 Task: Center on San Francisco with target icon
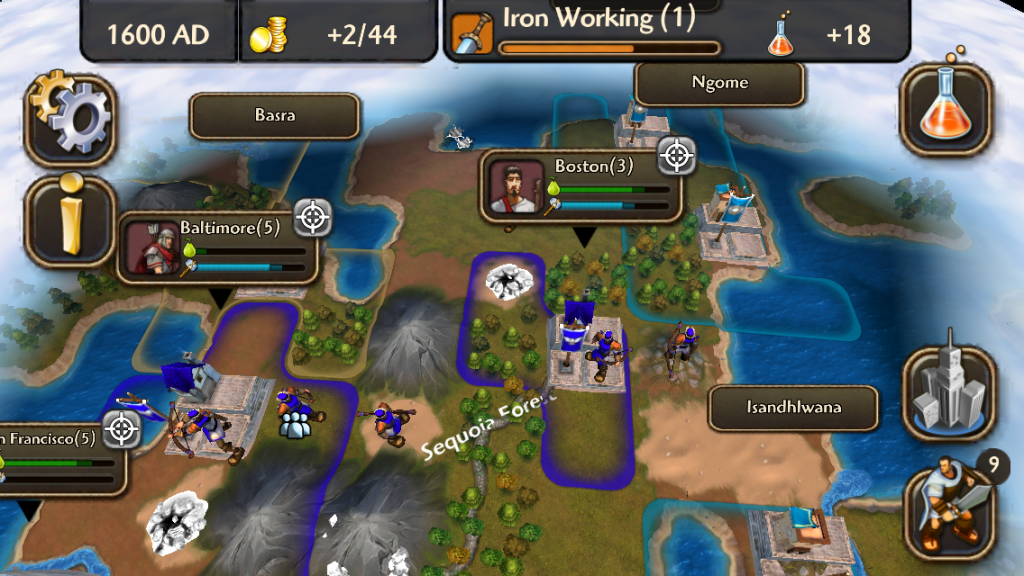pyautogui.click(x=122, y=429)
